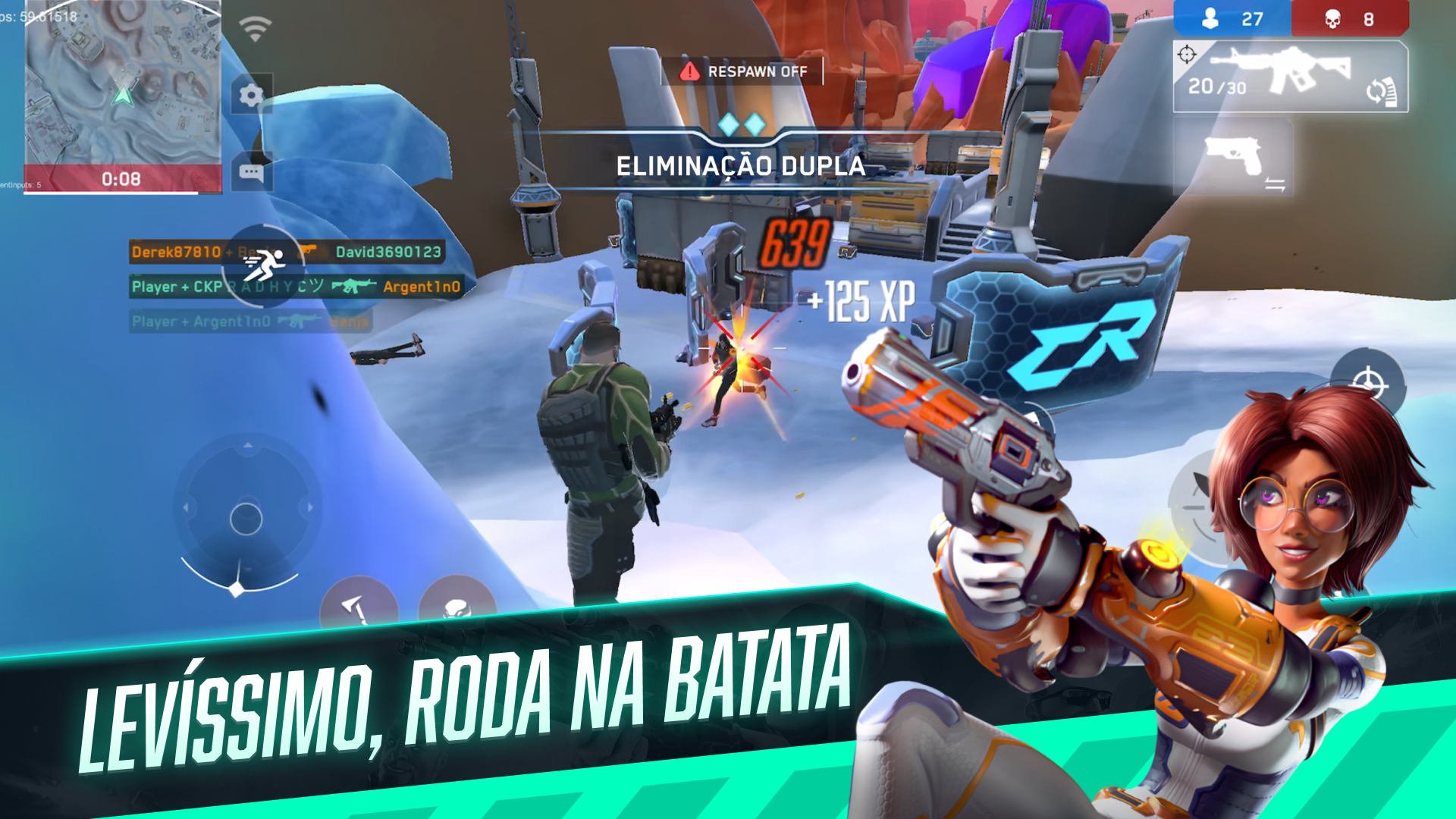
Task: Tap the crosshair icon beside the 20/30 ammo counter
Action: pyautogui.click(x=1185, y=54)
